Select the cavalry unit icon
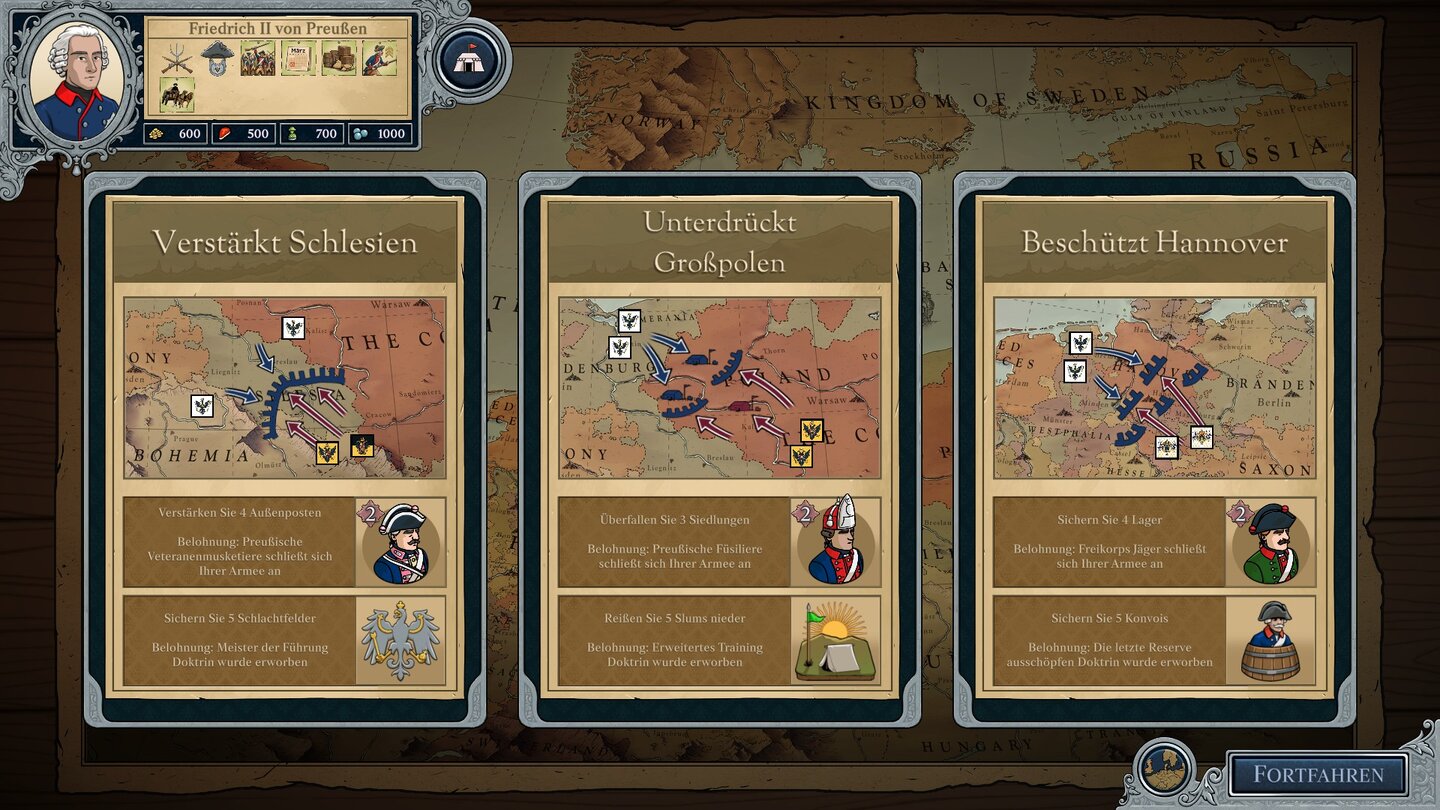Screen dimensions: 1440x810 pyautogui.click(x=177, y=93)
